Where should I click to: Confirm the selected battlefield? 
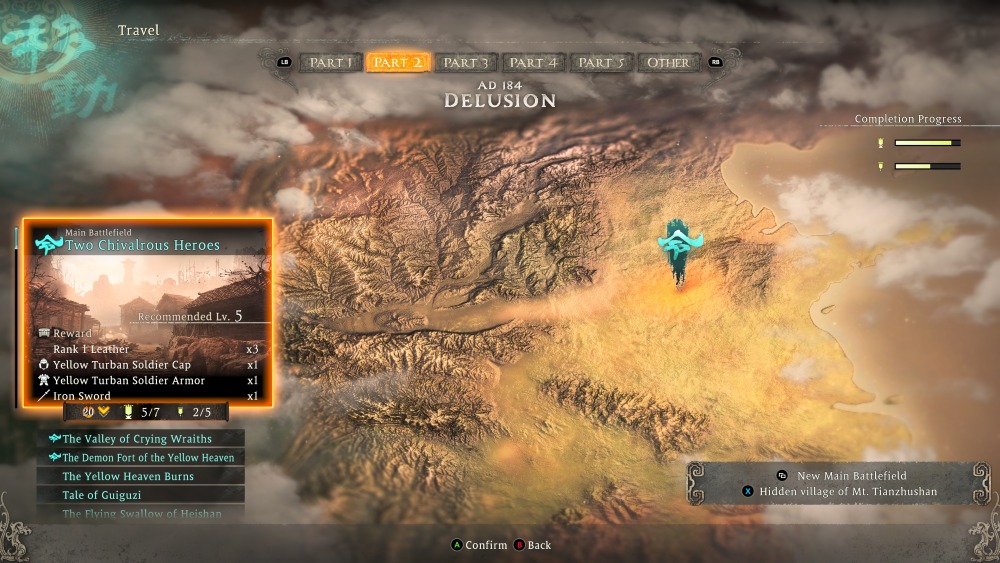pyautogui.click(x=479, y=545)
